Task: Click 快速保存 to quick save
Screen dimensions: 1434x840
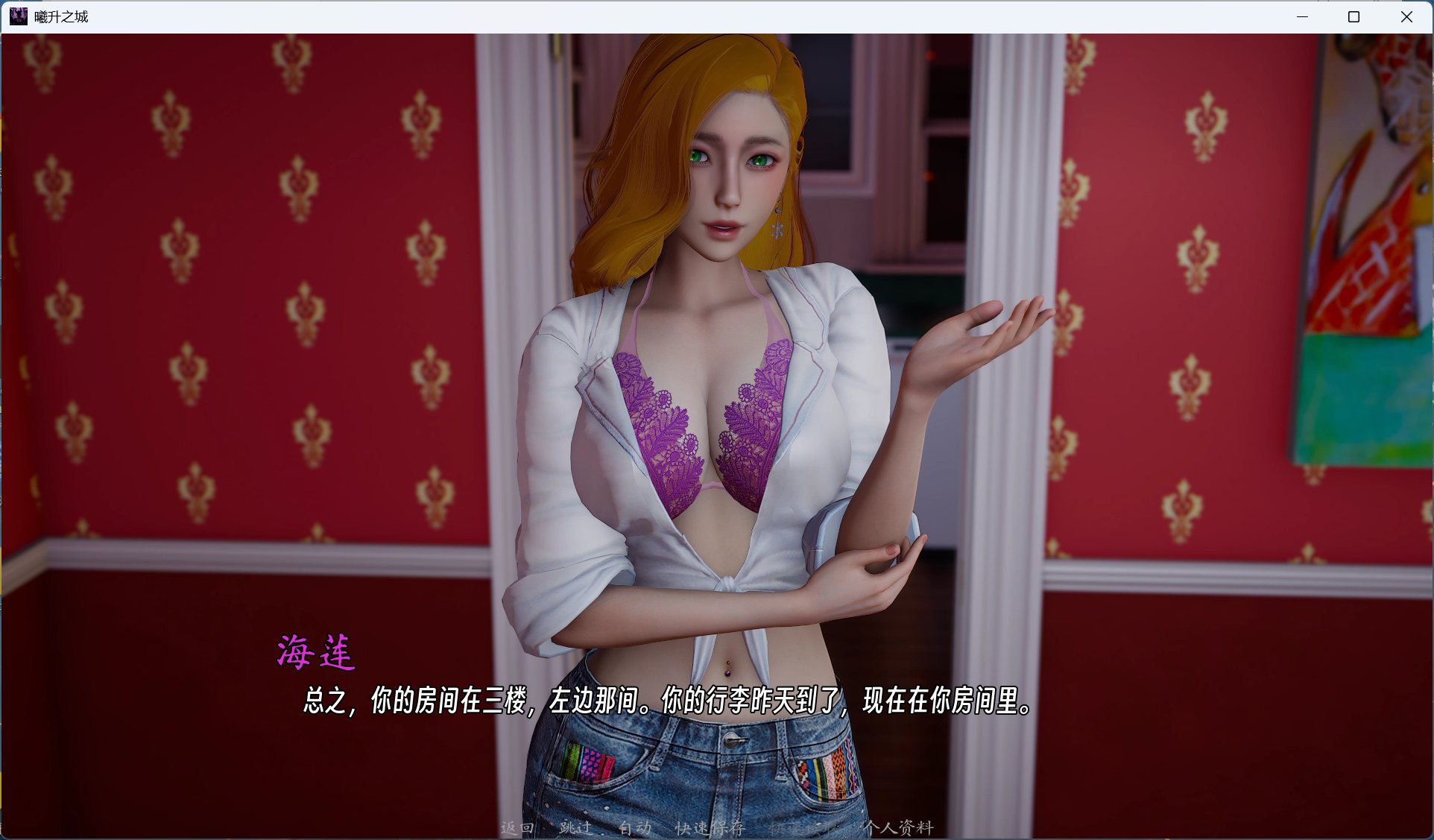Action: (x=708, y=829)
